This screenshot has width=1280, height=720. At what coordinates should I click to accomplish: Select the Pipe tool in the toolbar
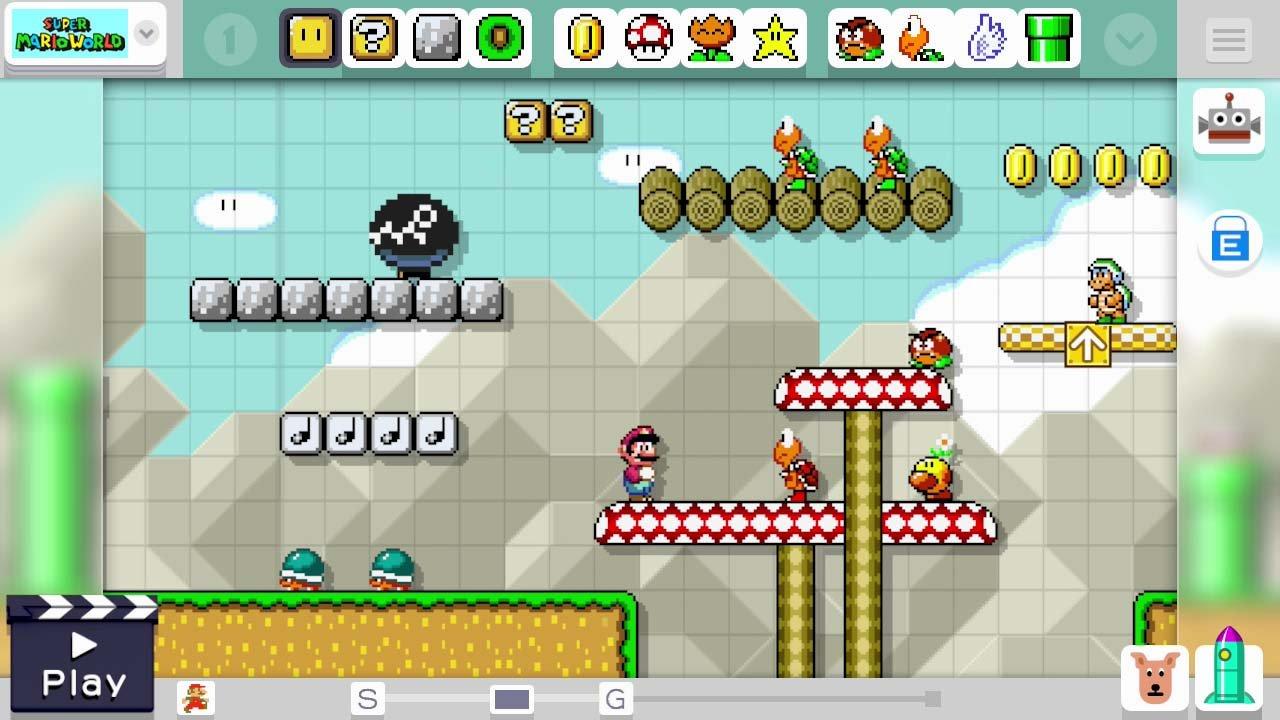pyautogui.click(x=1050, y=39)
